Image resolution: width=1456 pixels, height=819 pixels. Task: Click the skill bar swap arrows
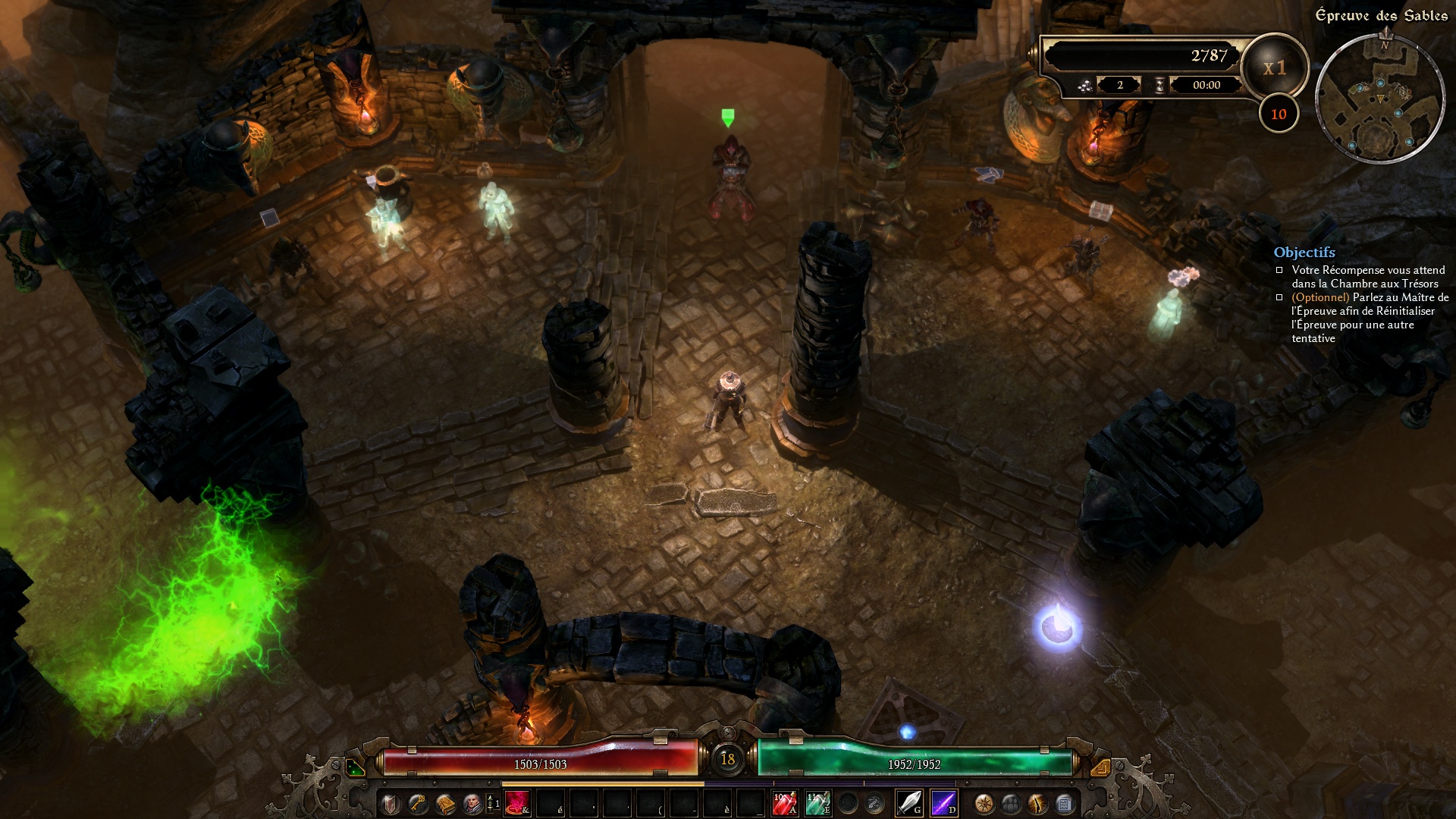pos(491,803)
